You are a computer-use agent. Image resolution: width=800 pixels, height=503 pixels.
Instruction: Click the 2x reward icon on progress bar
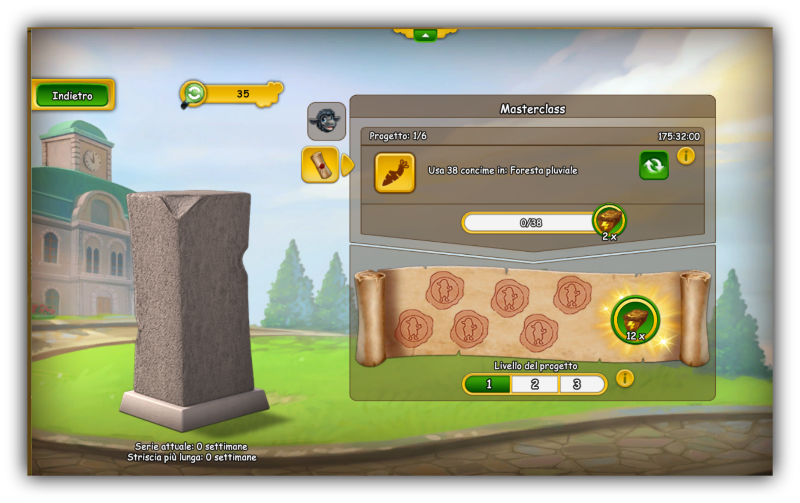click(x=609, y=221)
